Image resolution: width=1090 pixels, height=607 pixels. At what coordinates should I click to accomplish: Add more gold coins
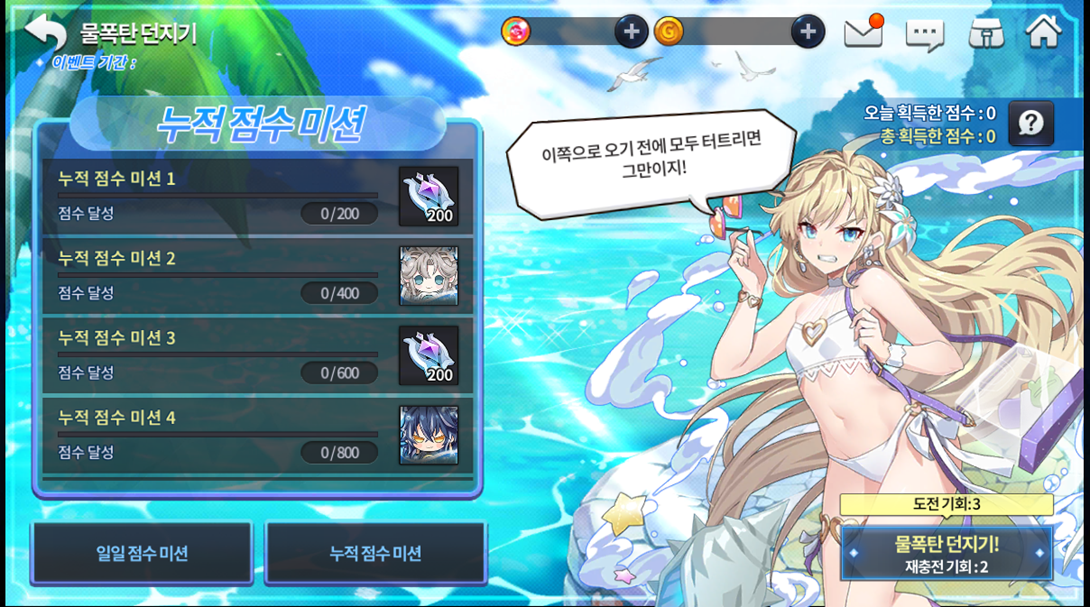click(x=808, y=32)
